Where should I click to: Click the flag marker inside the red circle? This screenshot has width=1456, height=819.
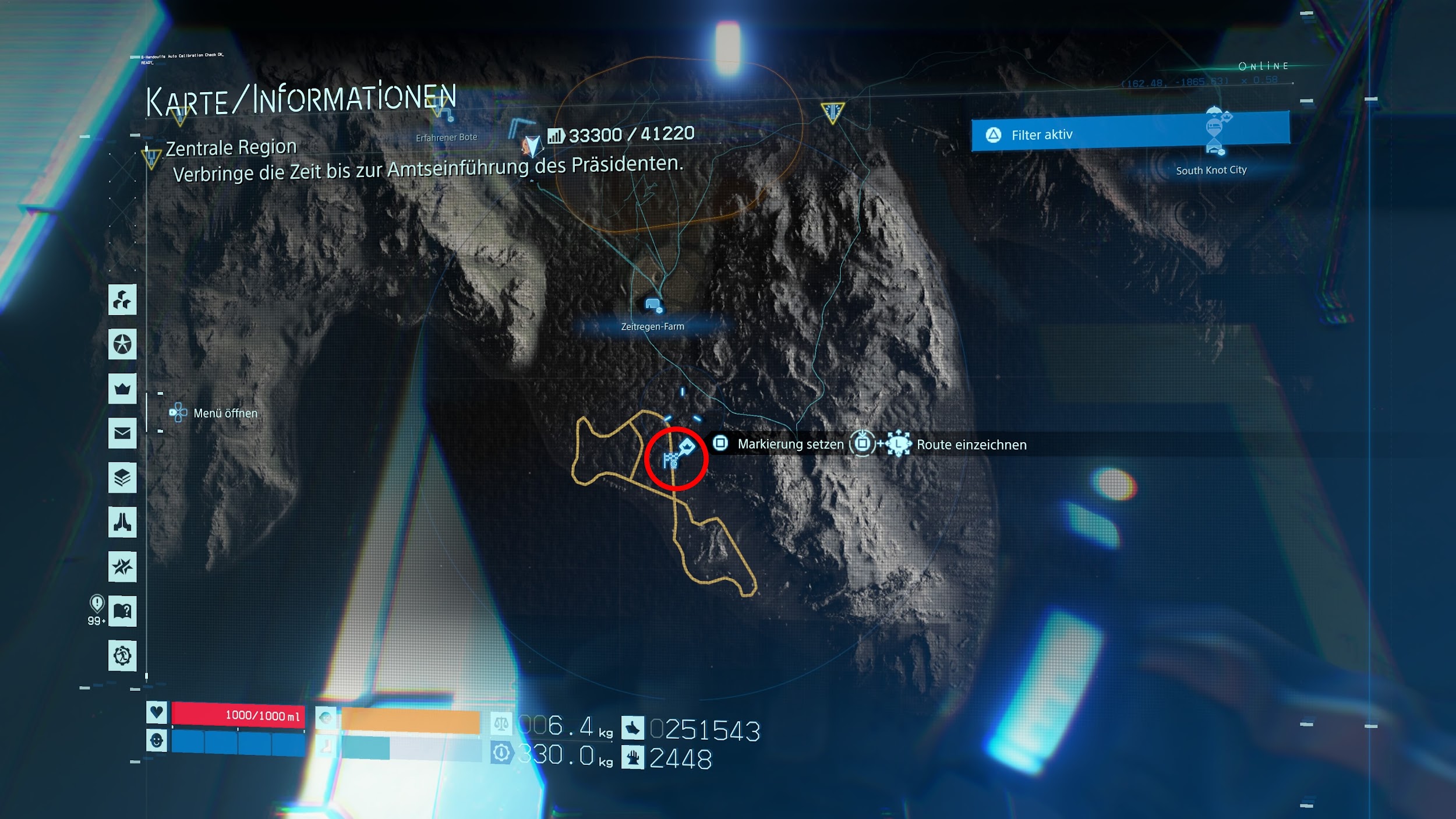coord(671,460)
